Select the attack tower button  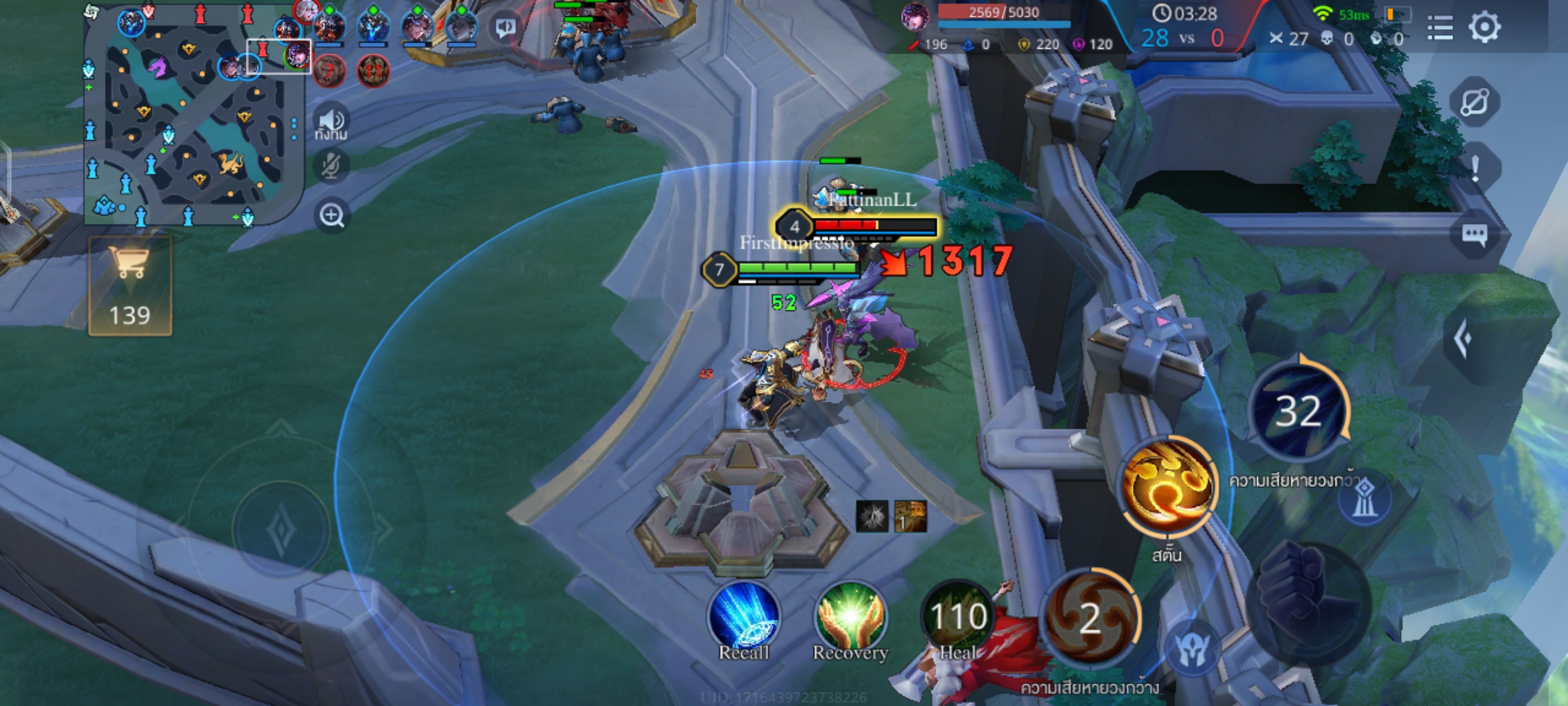pyautogui.click(x=1364, y=499)
